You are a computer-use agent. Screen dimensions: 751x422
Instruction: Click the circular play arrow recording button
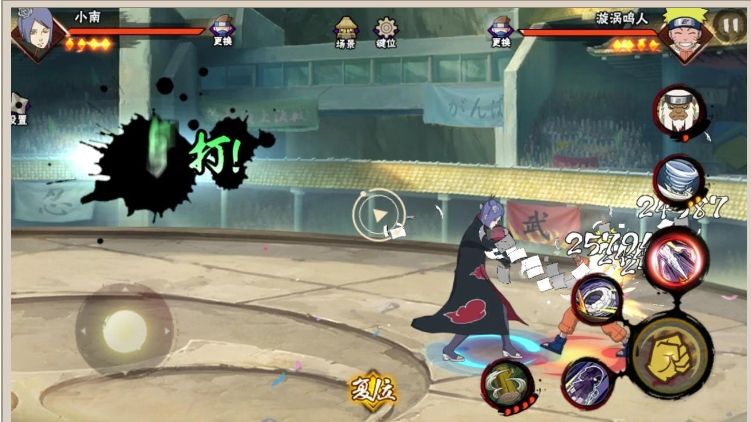378,213
